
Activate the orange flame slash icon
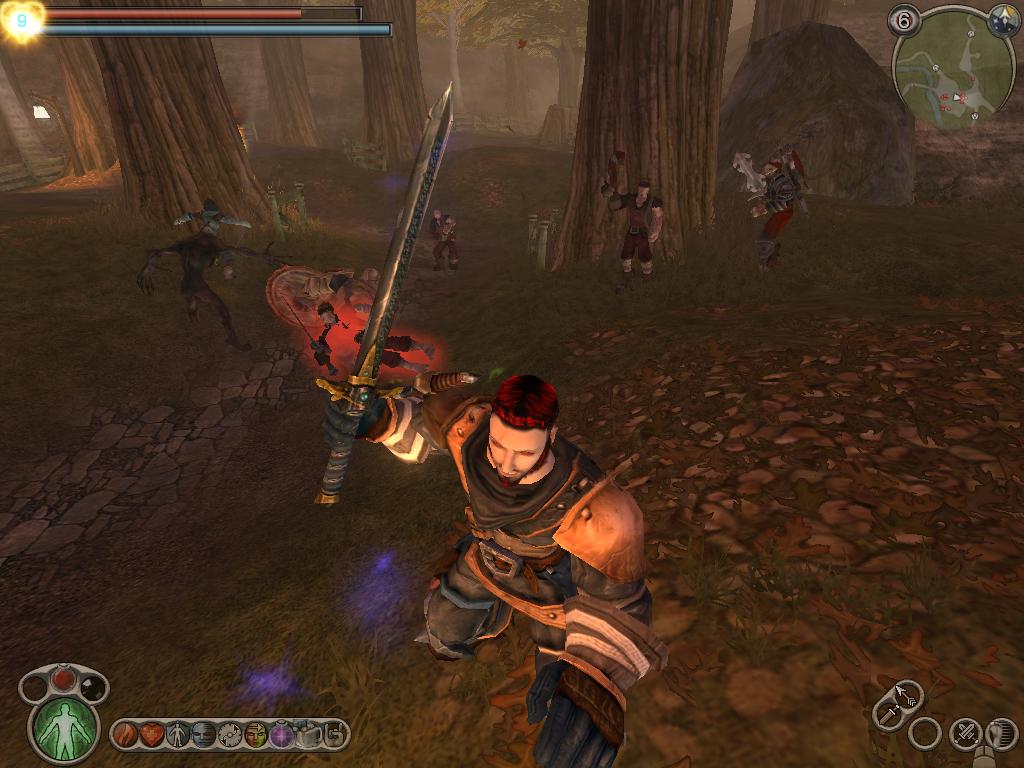point(126,735)
